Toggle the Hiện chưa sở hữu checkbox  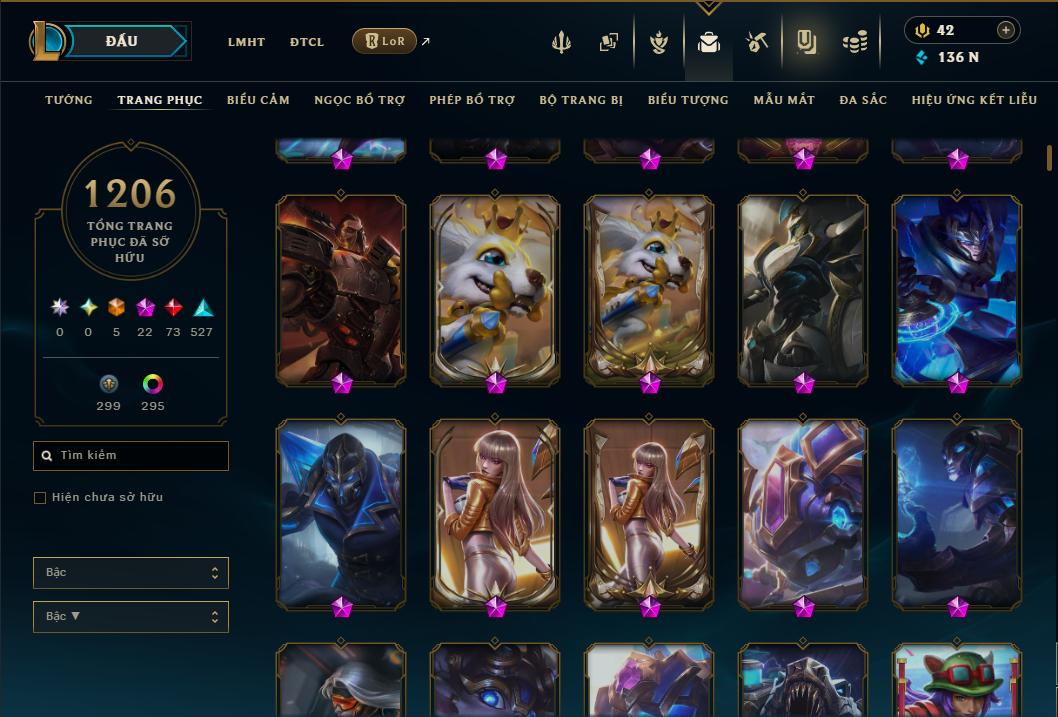click(40, 498)
